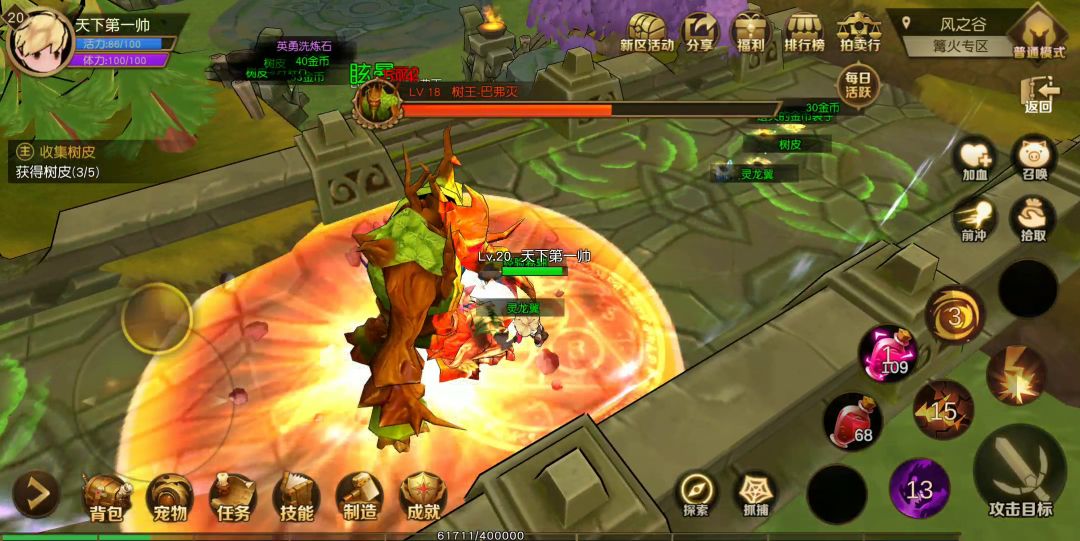This screenshot has width=1080, height=541.
Task: Tap the 召唤 summon button
Action: click(1034, 160)
